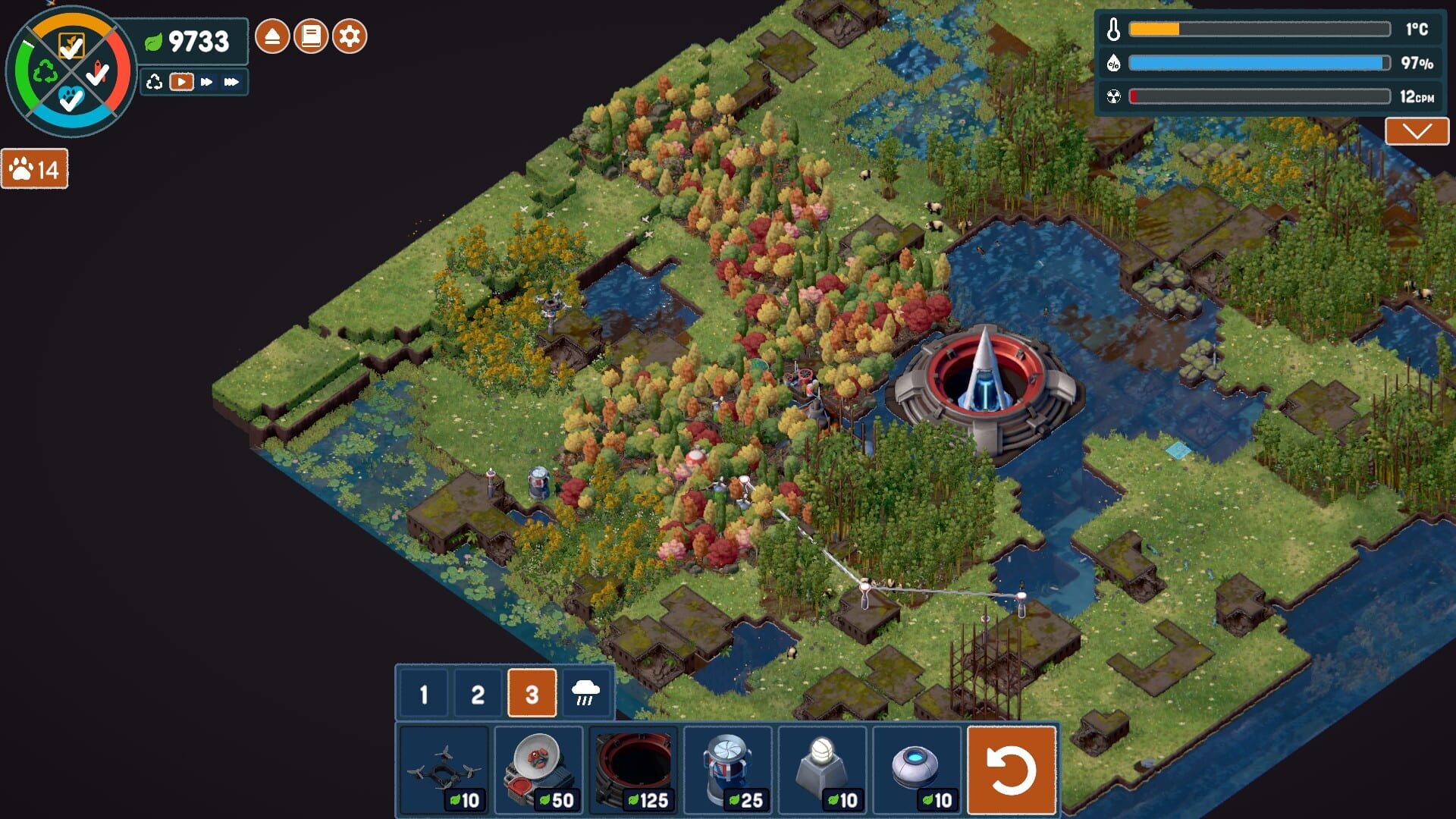Pick the animal observation probe costing 10
This screenshot has height=819, width=1456.
point(918,766)
